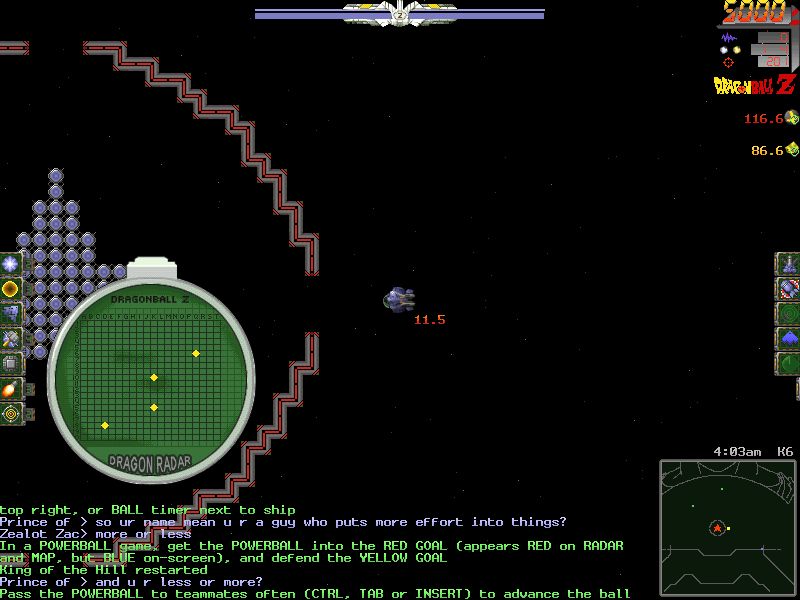
Task: Click the blue brick wall item icon
Action: (10, 314)
